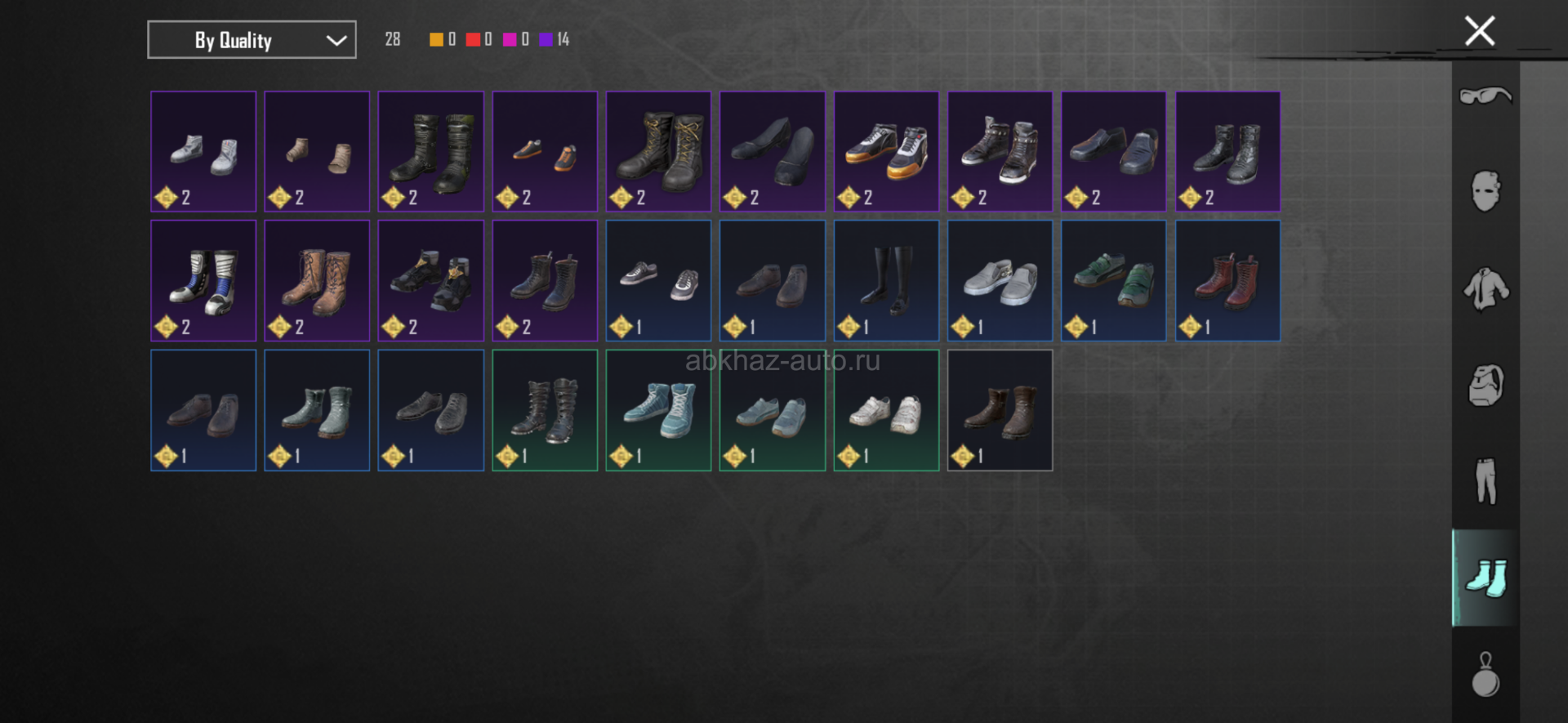The image size is (1568, 723).
Task: Switch to the glasses category tab
Action: pyautogui.click(x=1486, y=96)
